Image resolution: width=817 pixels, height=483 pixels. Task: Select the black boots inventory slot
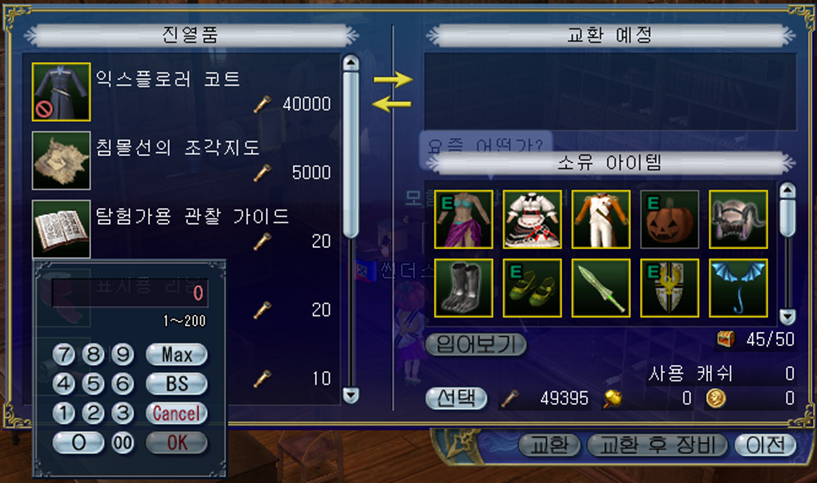(463, 287)
